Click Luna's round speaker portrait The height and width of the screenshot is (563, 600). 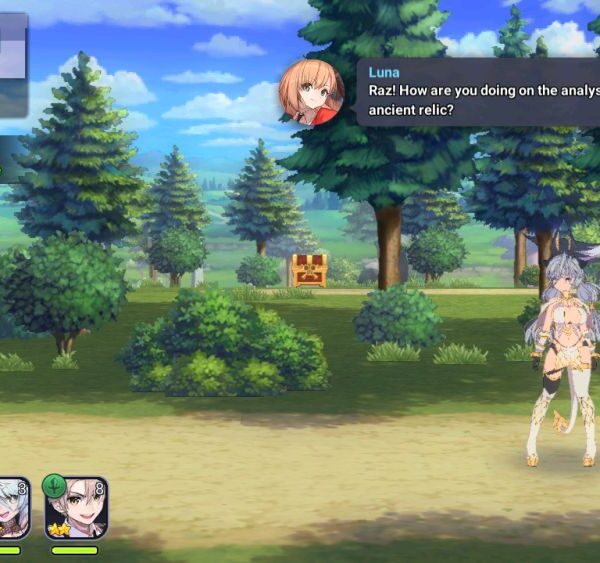pyautogui.click(x=311, y=92)
